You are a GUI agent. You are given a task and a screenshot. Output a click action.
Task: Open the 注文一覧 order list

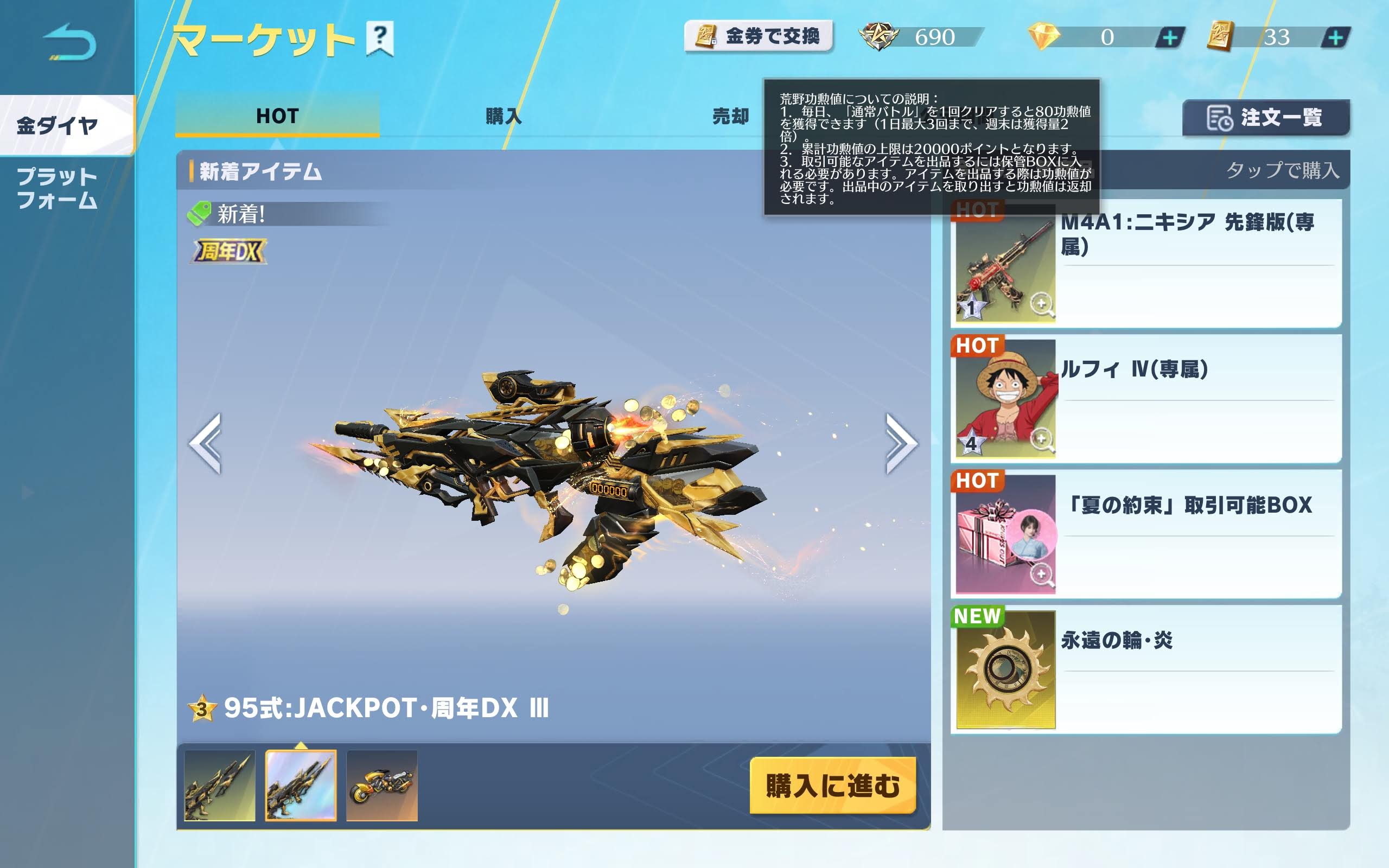(1266, 118)
